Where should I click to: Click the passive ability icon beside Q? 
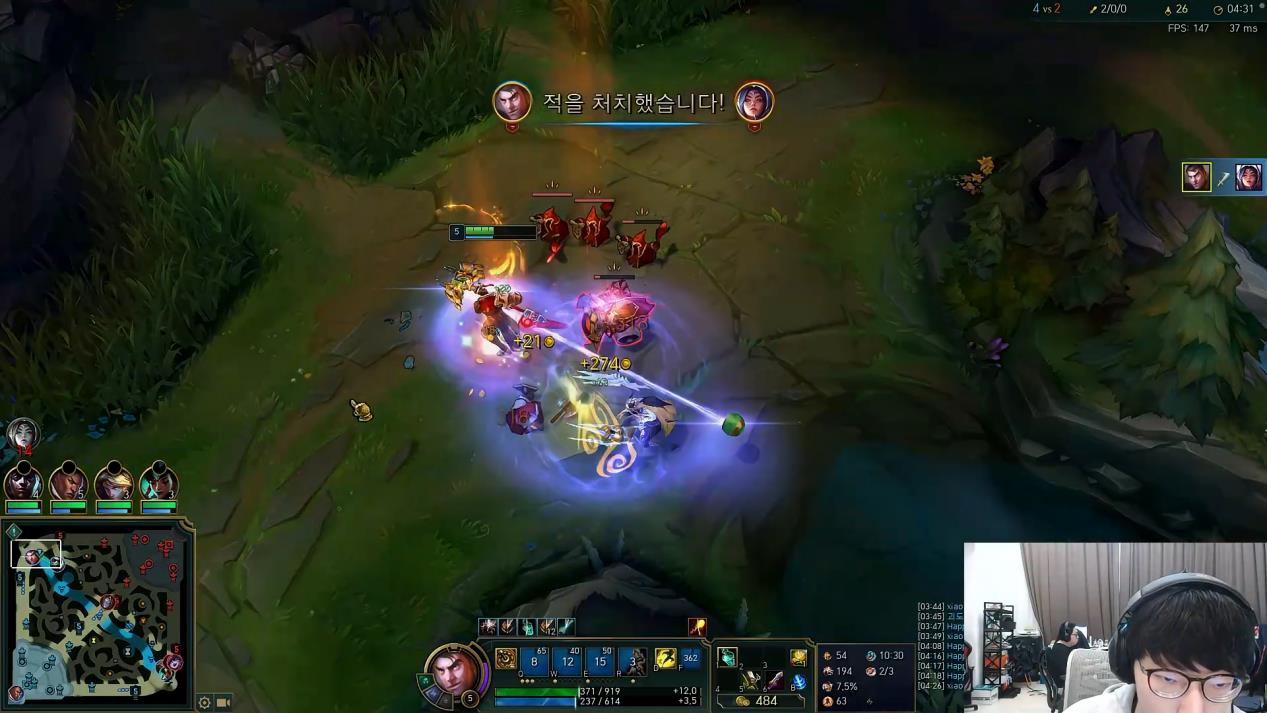point(506,659)
